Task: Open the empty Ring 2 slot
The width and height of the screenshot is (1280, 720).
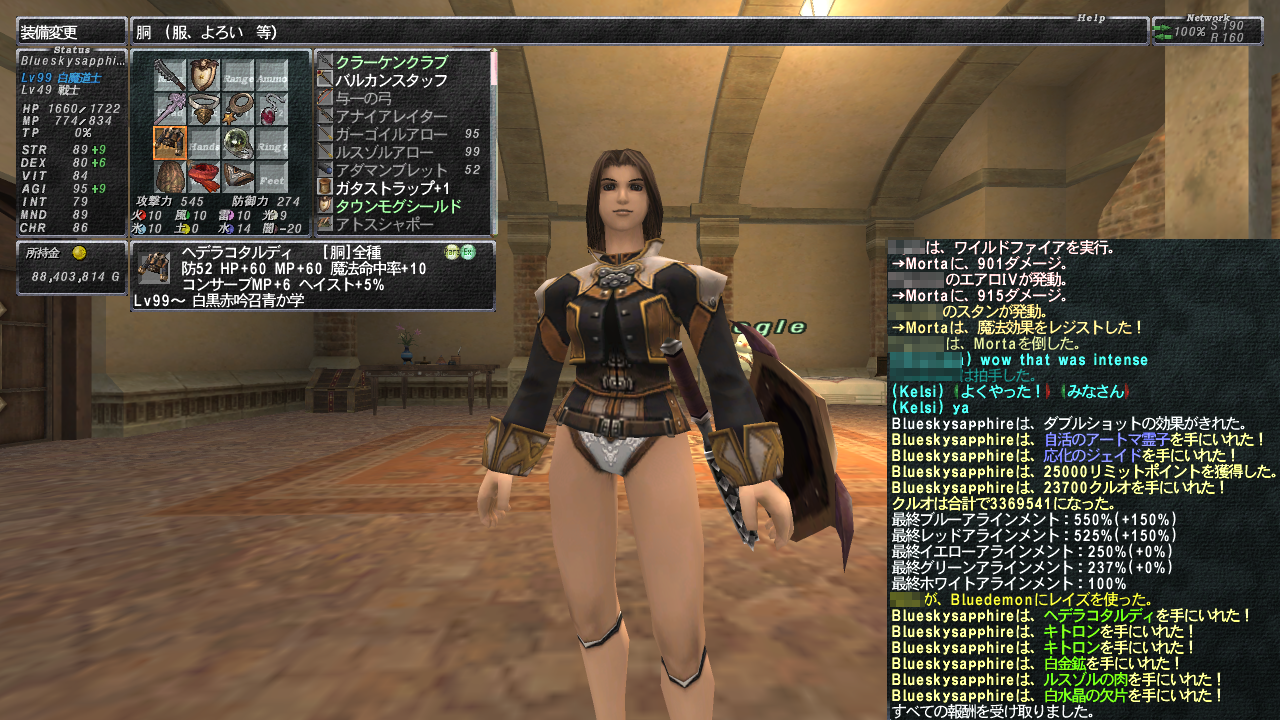Action: [272, 142]
